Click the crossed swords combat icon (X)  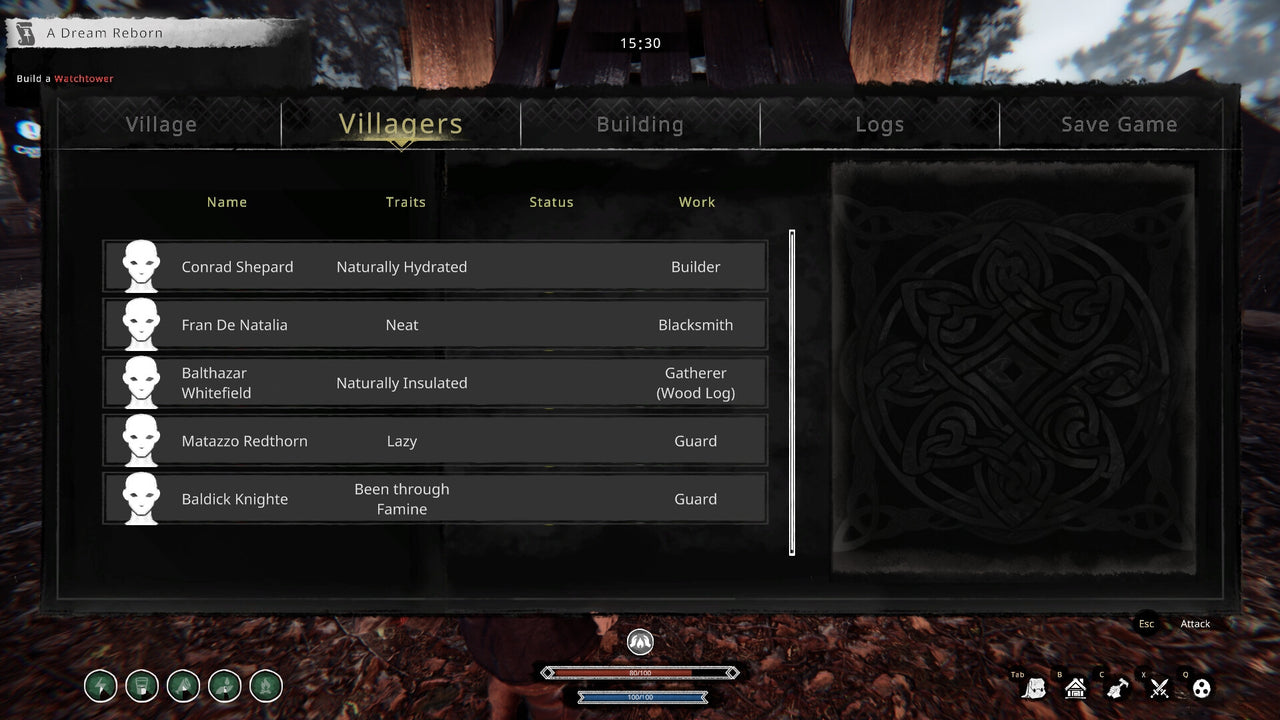(x=1157, y=688)
